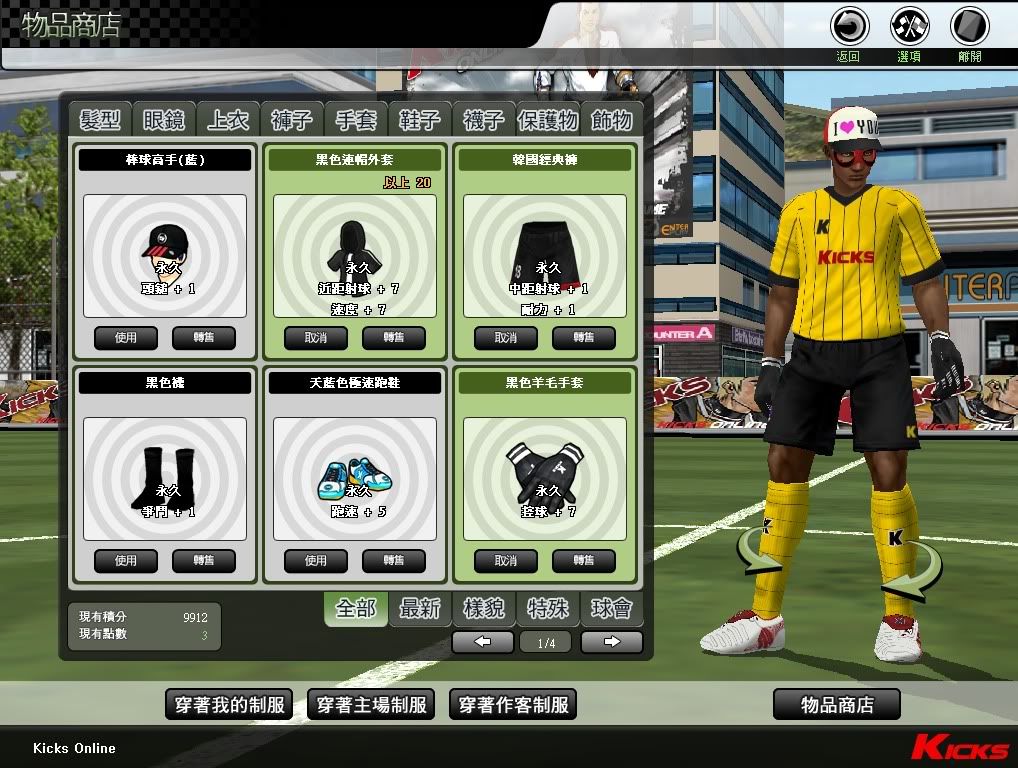Put on the home kit 穿著主場制服
The image size is (1018, 768).
pos(371,705)
